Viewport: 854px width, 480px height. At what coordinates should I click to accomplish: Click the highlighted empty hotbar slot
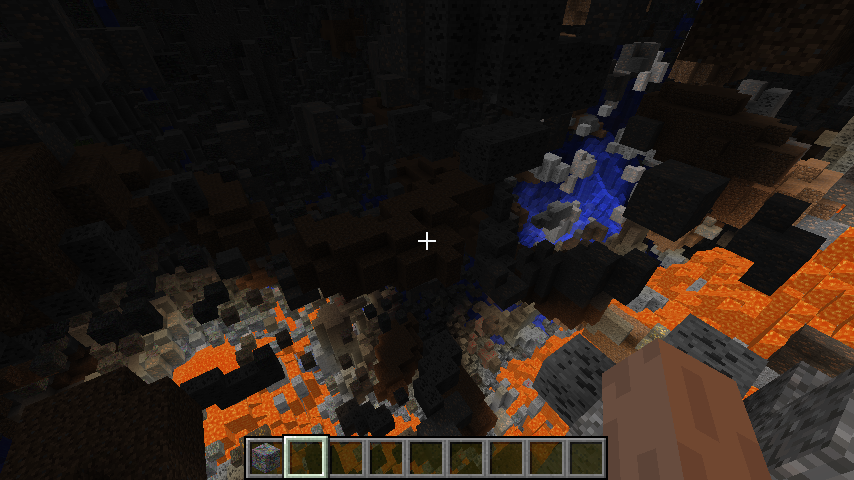pos(305,457)
